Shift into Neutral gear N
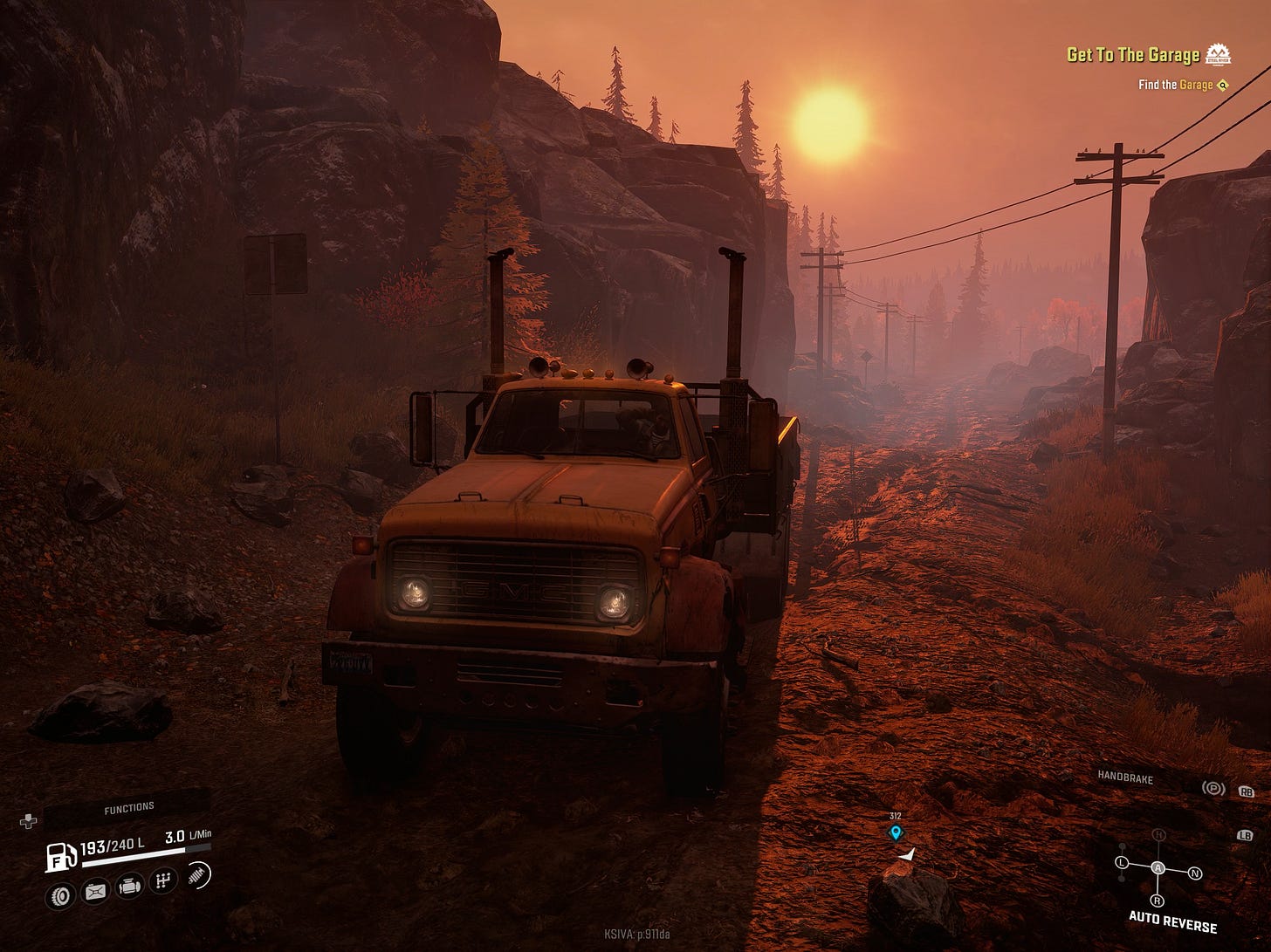 click(1195, 873)
